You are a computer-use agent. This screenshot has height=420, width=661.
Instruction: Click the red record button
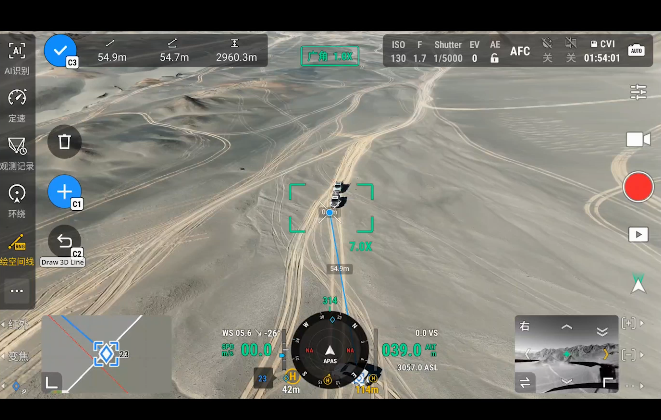[638, 187]
